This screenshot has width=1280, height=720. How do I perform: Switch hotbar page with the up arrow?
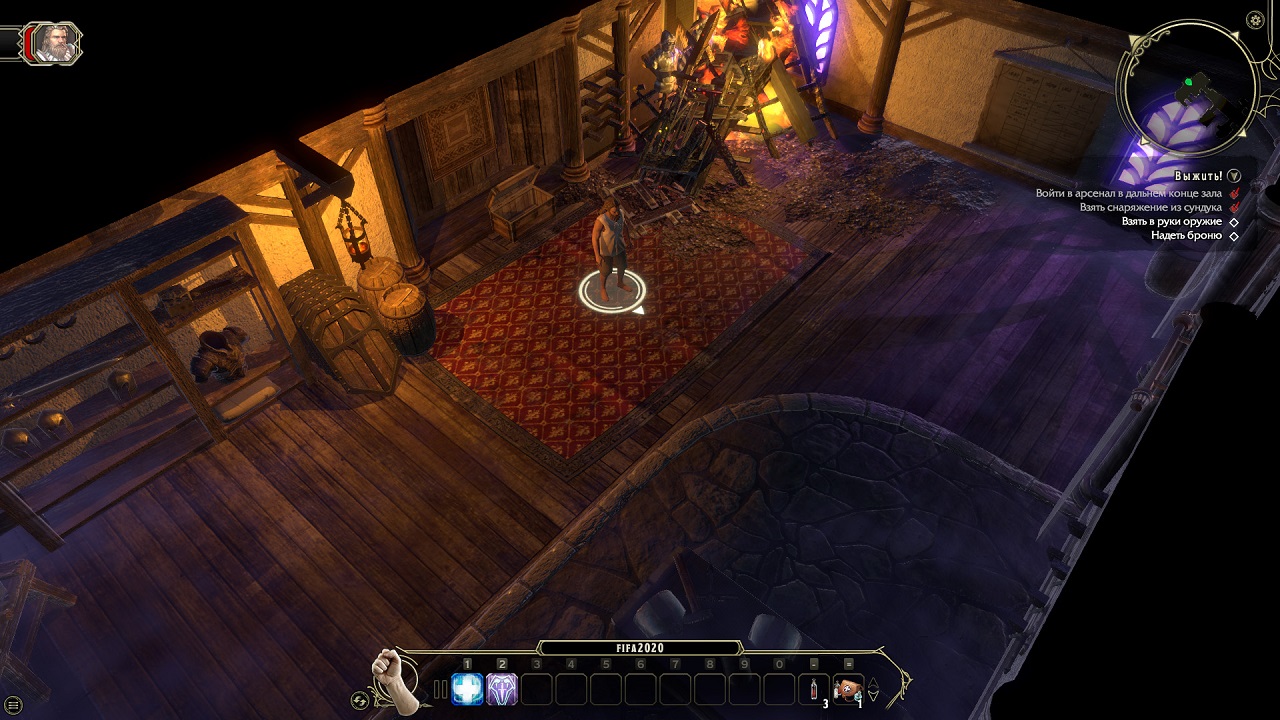[873, 683]
